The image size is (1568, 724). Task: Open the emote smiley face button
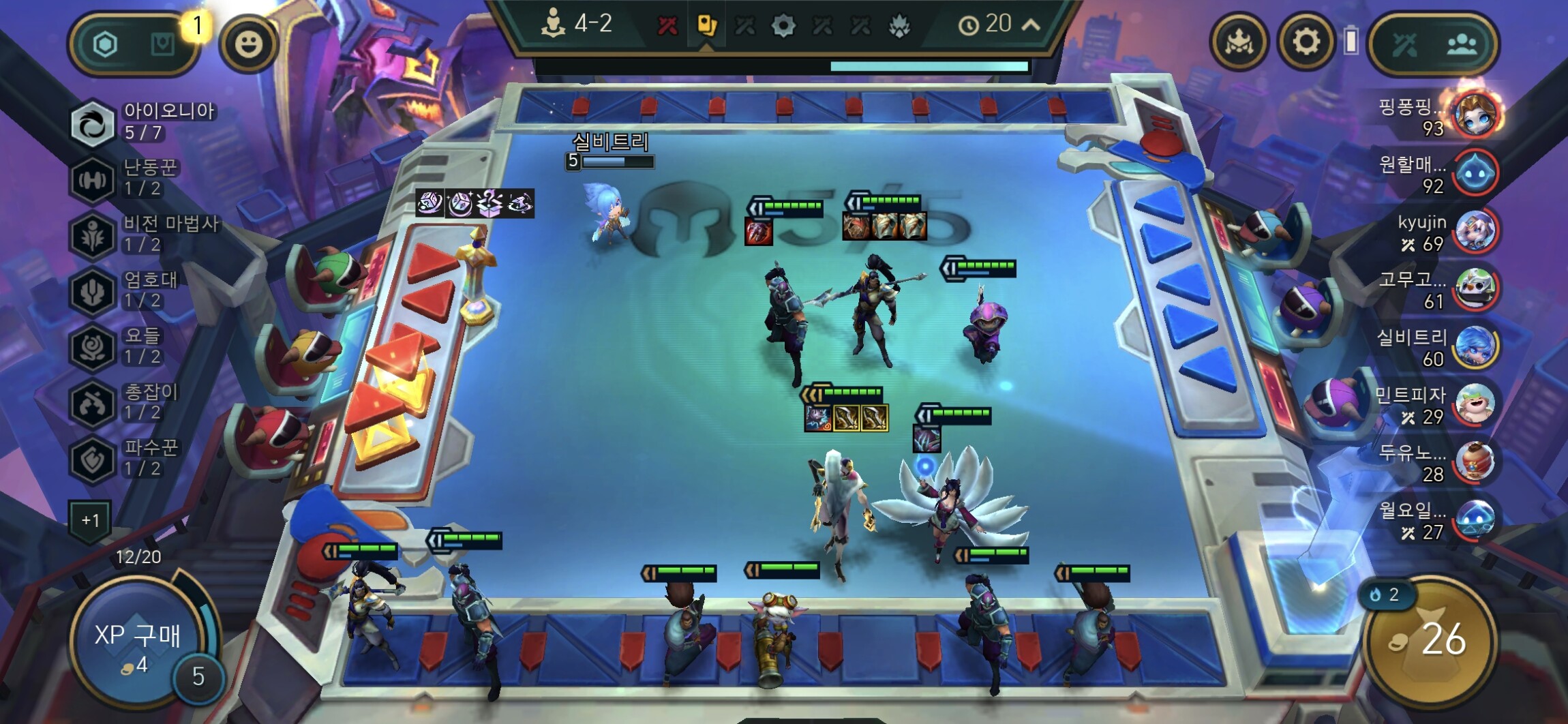pos(248,44)
